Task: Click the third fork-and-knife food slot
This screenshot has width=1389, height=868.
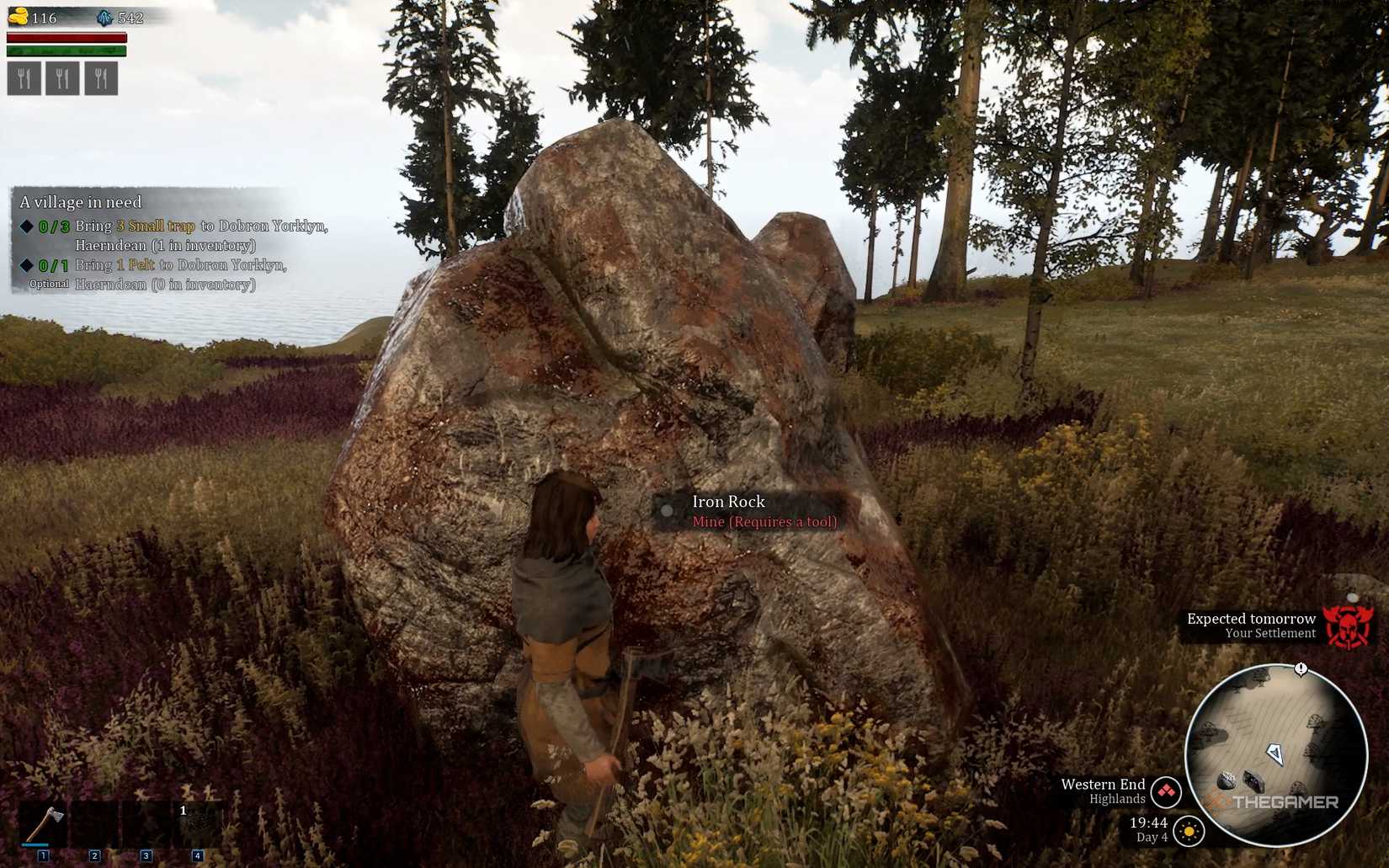Action: [x=100, y=78]
